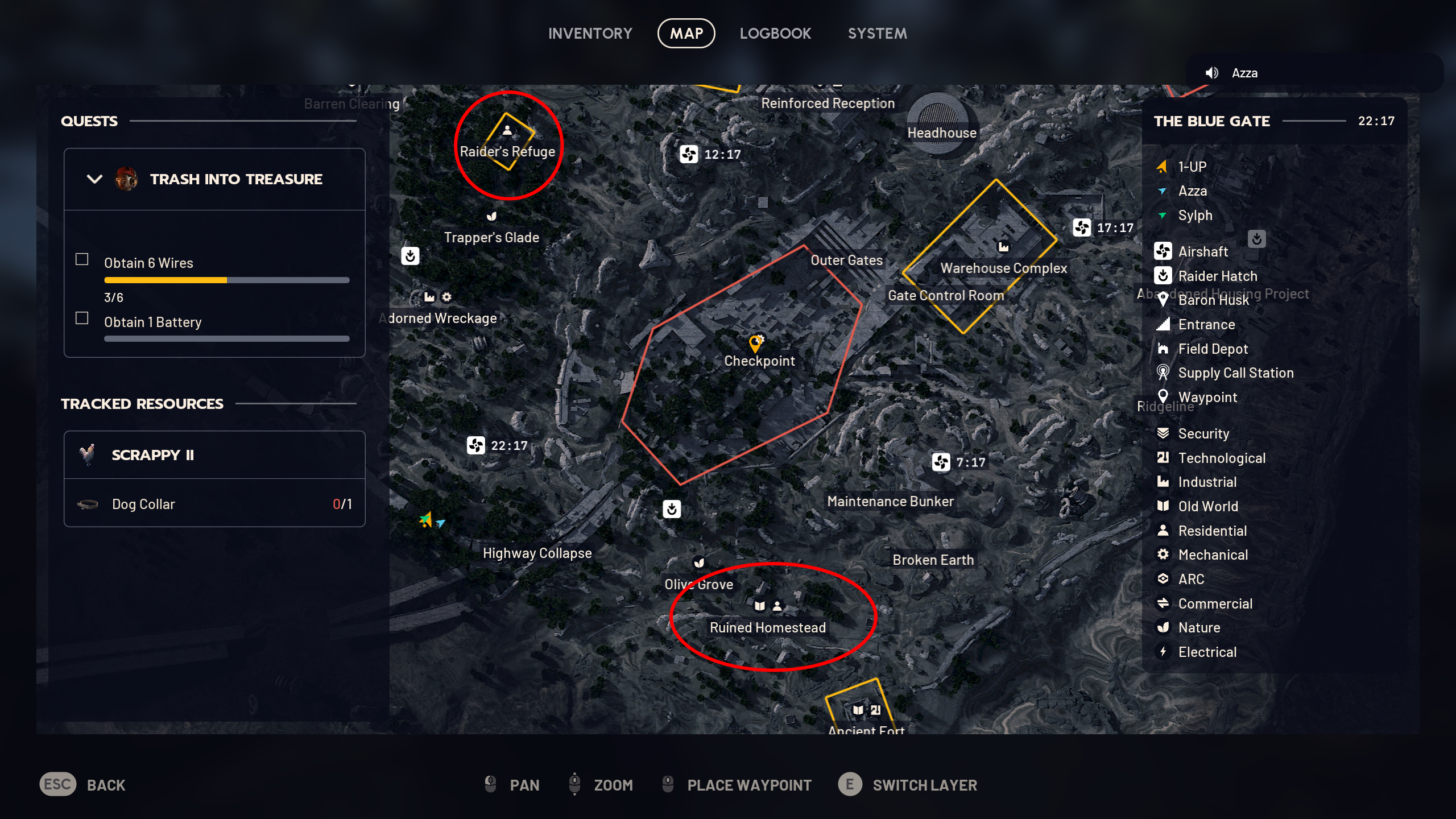This screenshot has width=1456, height=819.
Task: Expand the Scrappy II tracked resource entry
Action: (152, 454)
